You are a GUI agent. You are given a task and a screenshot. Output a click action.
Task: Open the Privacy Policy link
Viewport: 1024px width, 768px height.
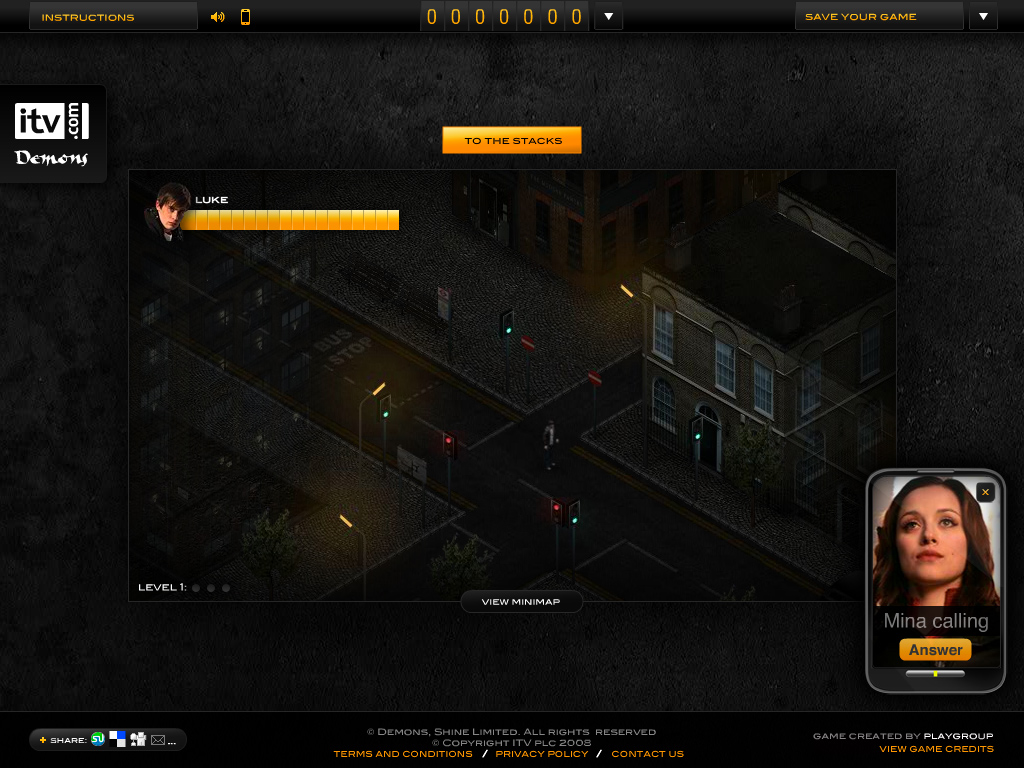coord(542,754)
